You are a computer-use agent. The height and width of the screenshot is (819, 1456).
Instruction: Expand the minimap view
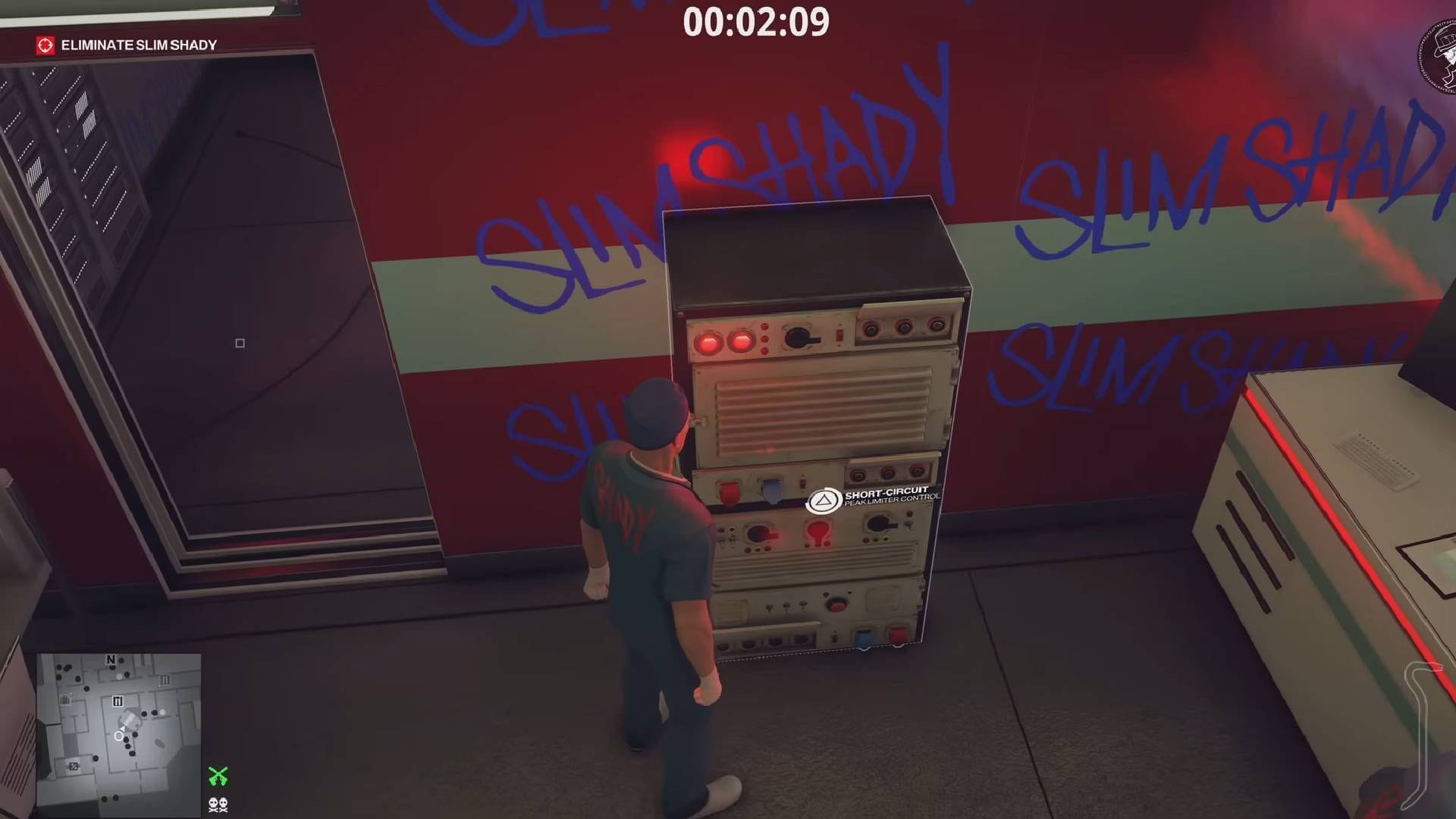(x=121, y=728)
